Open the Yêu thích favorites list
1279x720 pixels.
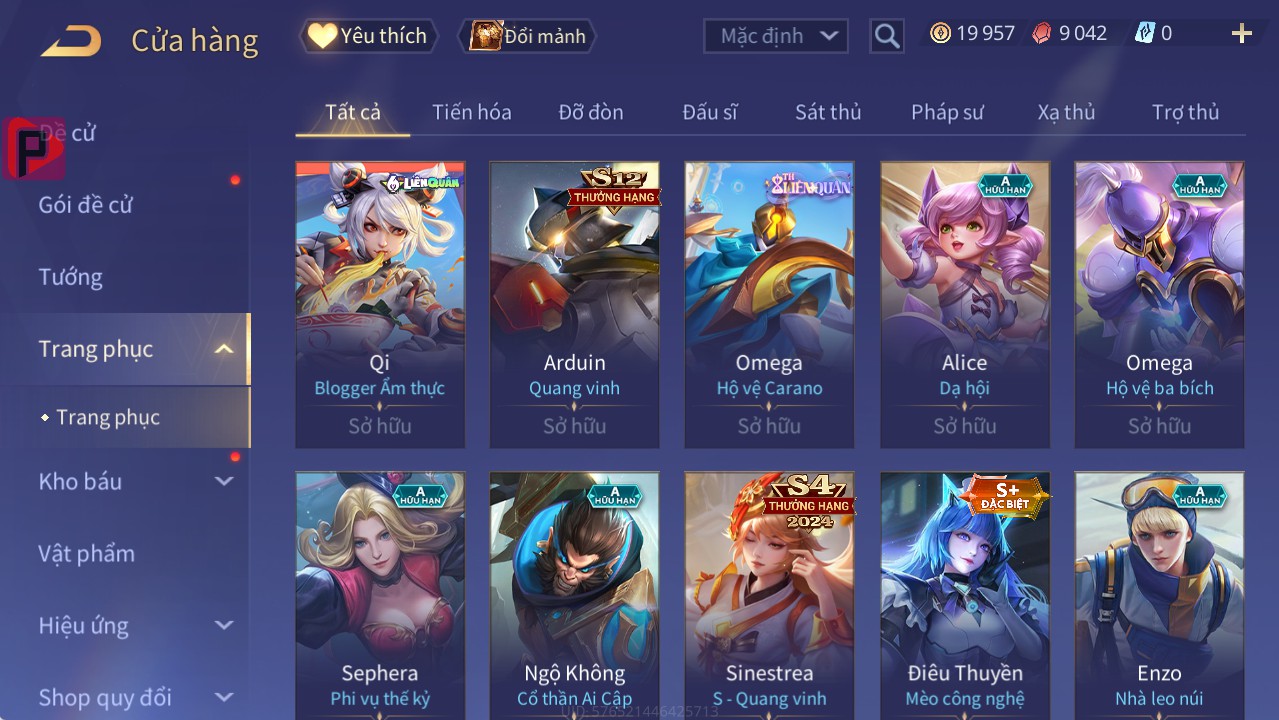click(x=368, y=36)
